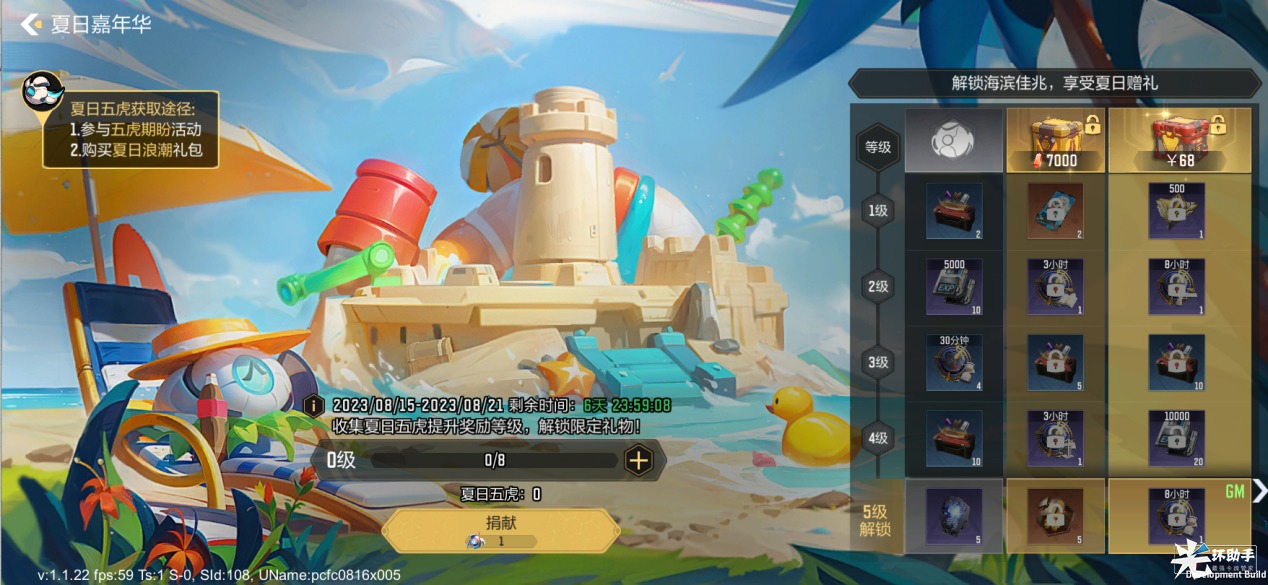View the level 4 premium 10000 reward

pos(1177,438)
